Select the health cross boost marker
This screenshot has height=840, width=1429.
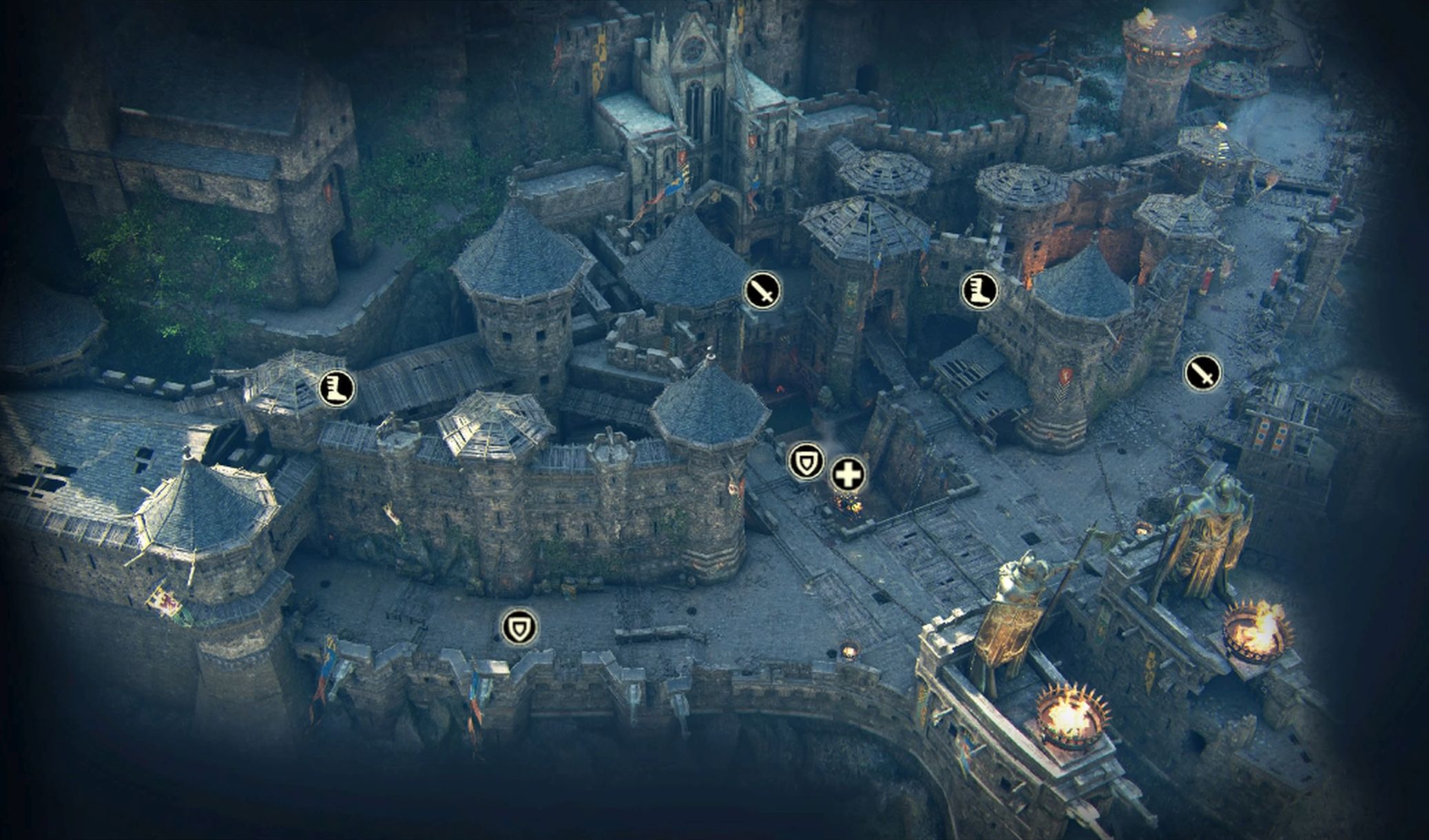848,475
